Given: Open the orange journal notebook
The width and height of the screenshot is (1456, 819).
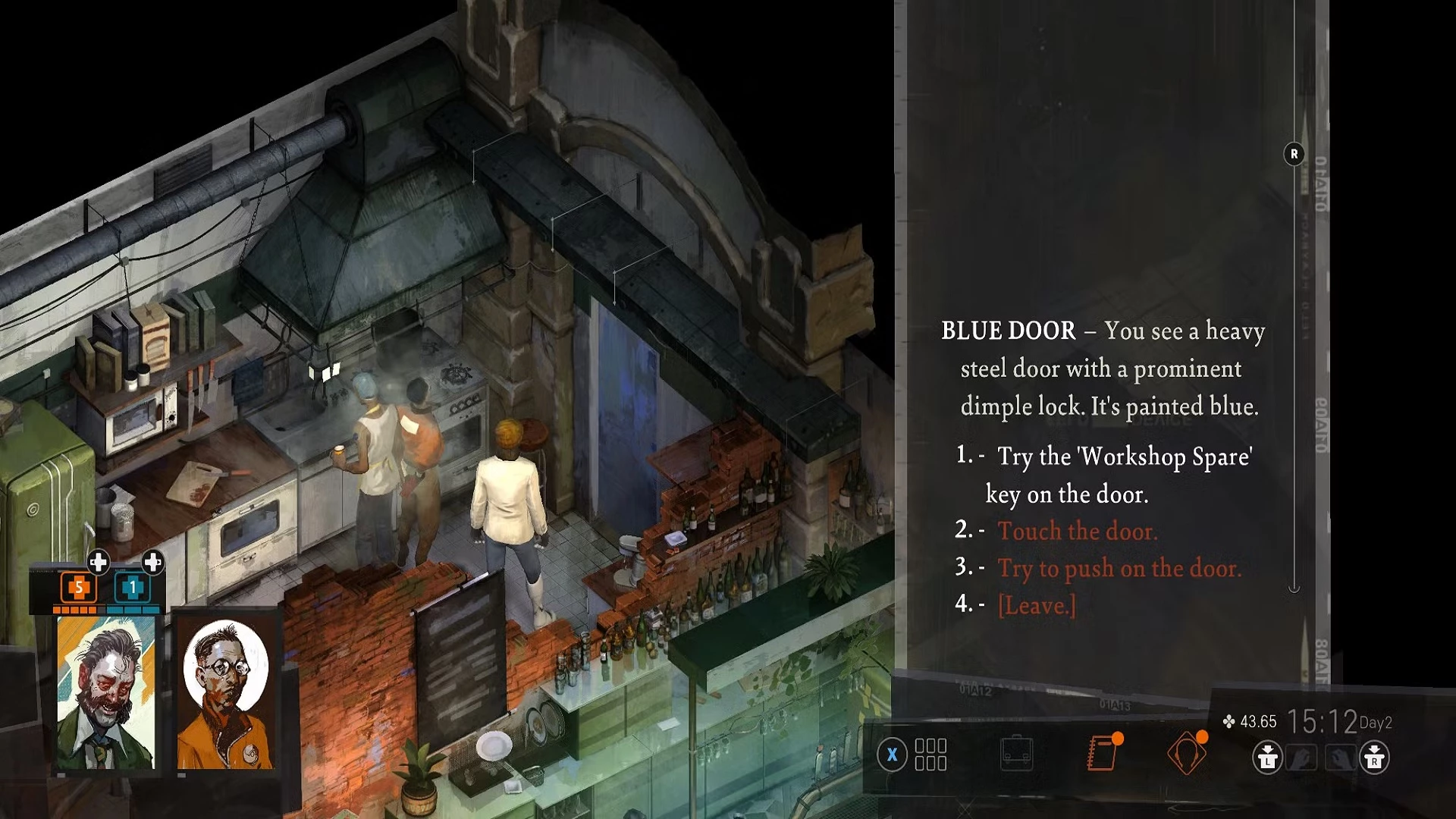Looking at the screenshot, I should click(1103, 753).
